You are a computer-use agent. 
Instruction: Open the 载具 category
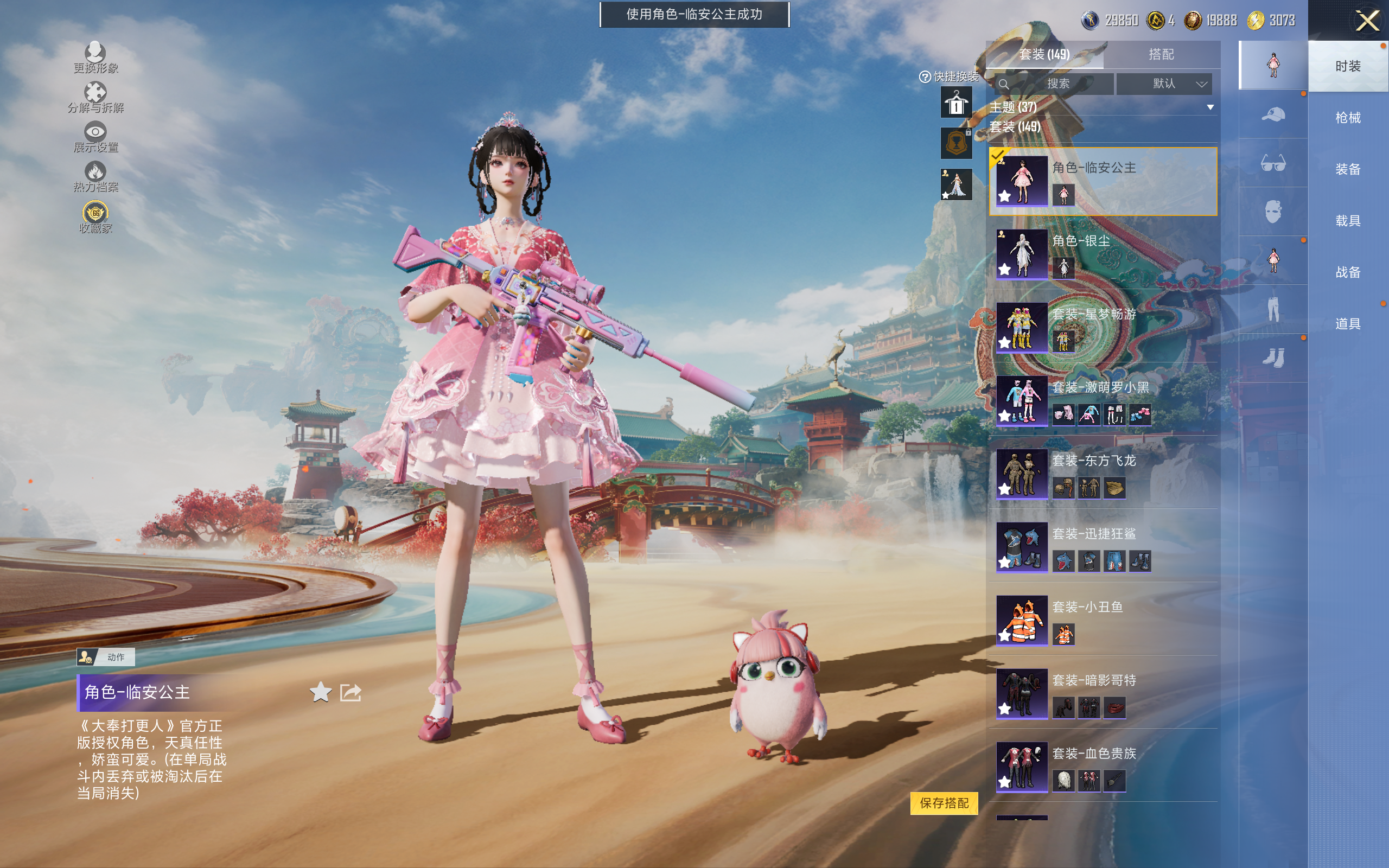coord(1347,221)
